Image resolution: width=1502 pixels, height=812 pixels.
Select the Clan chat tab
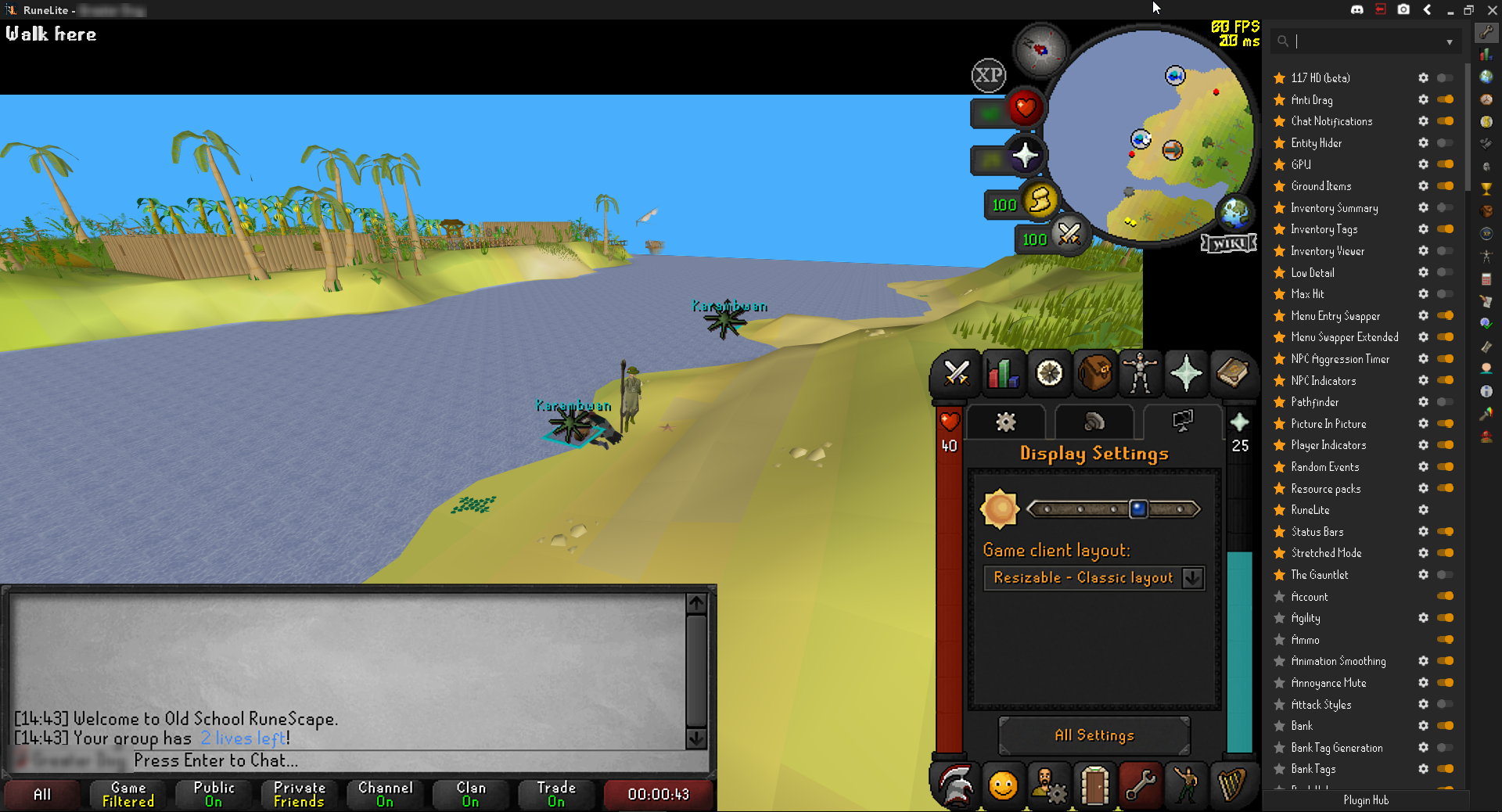[x=470, y=794]
